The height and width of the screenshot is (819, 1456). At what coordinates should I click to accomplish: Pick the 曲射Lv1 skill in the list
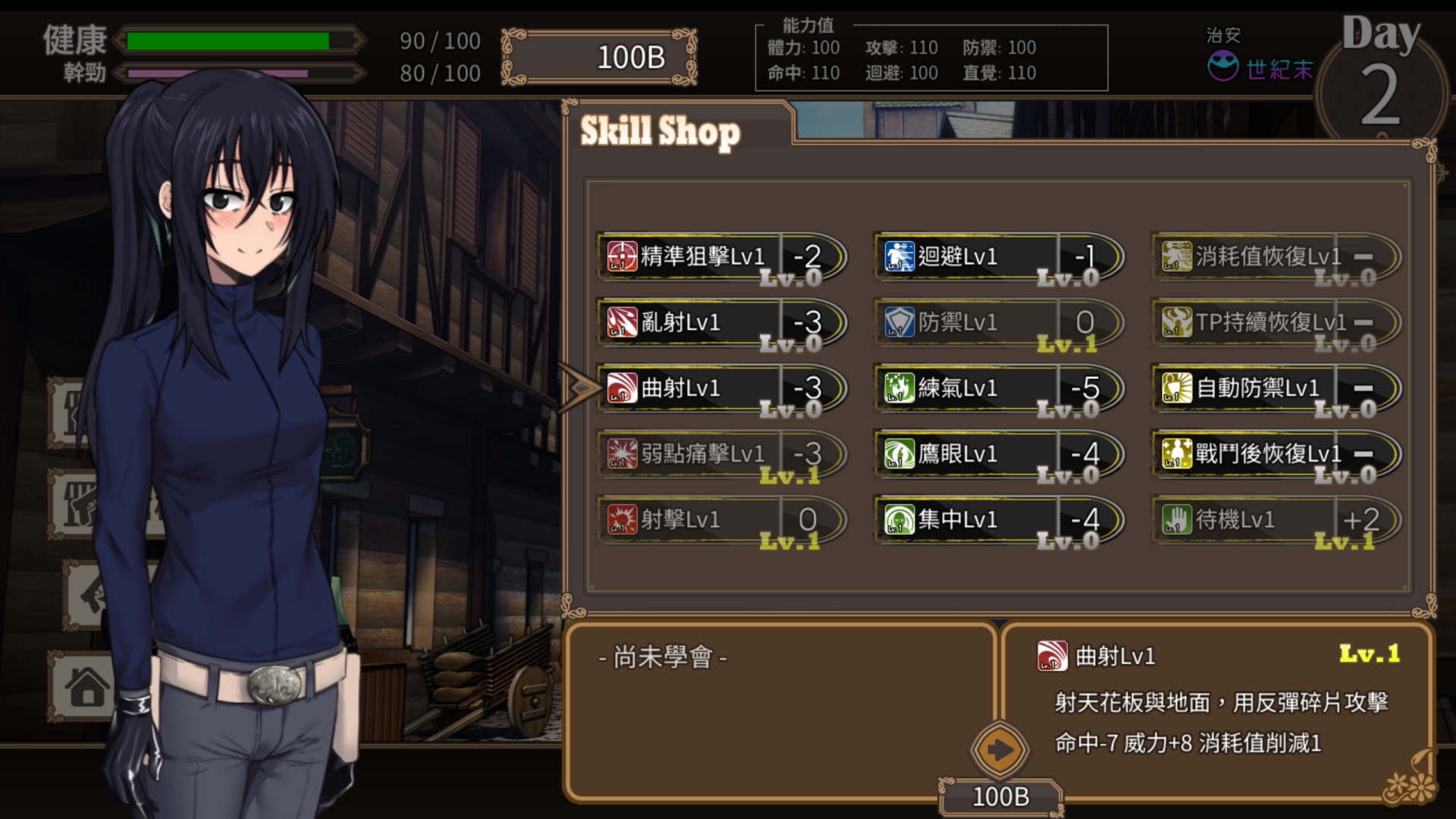pos(720,389)
